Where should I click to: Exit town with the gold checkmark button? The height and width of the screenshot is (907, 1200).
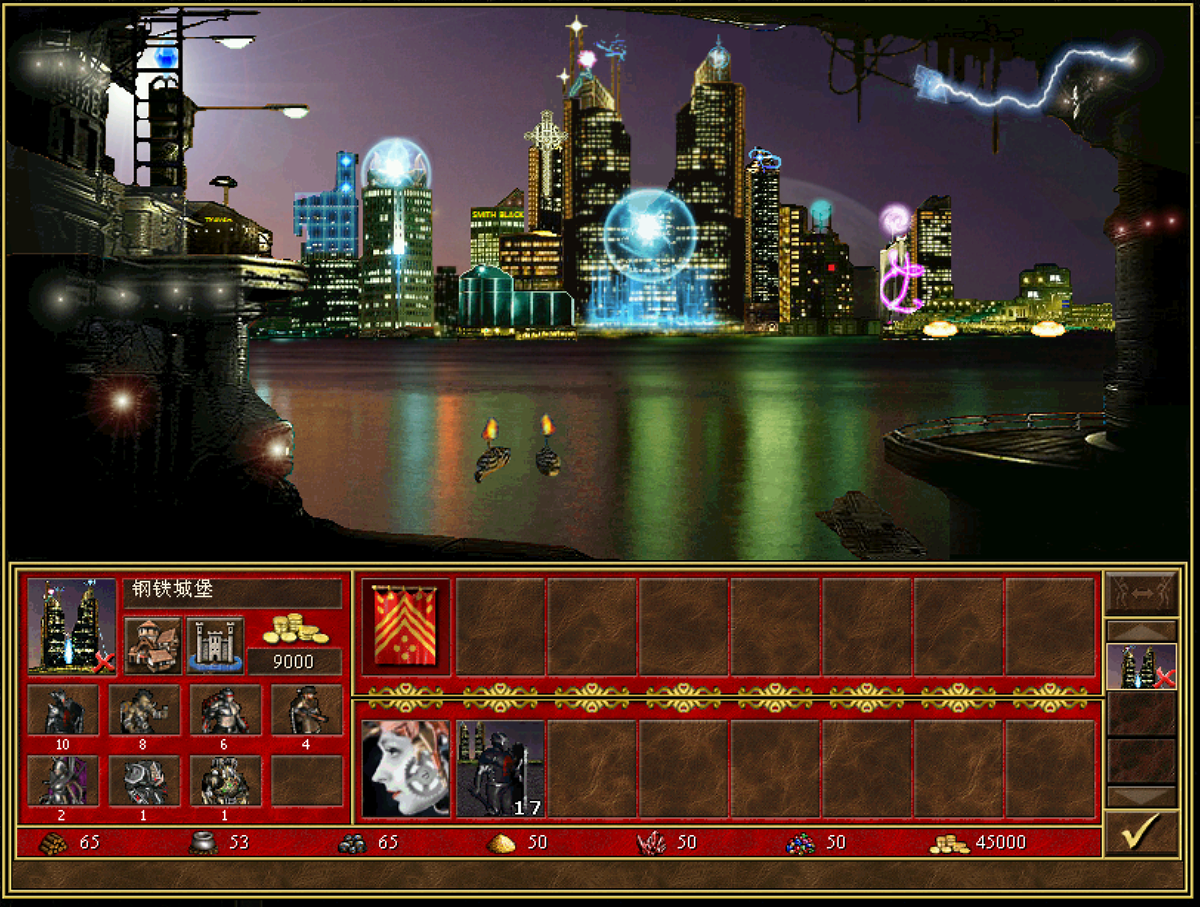click(1141, 832)
